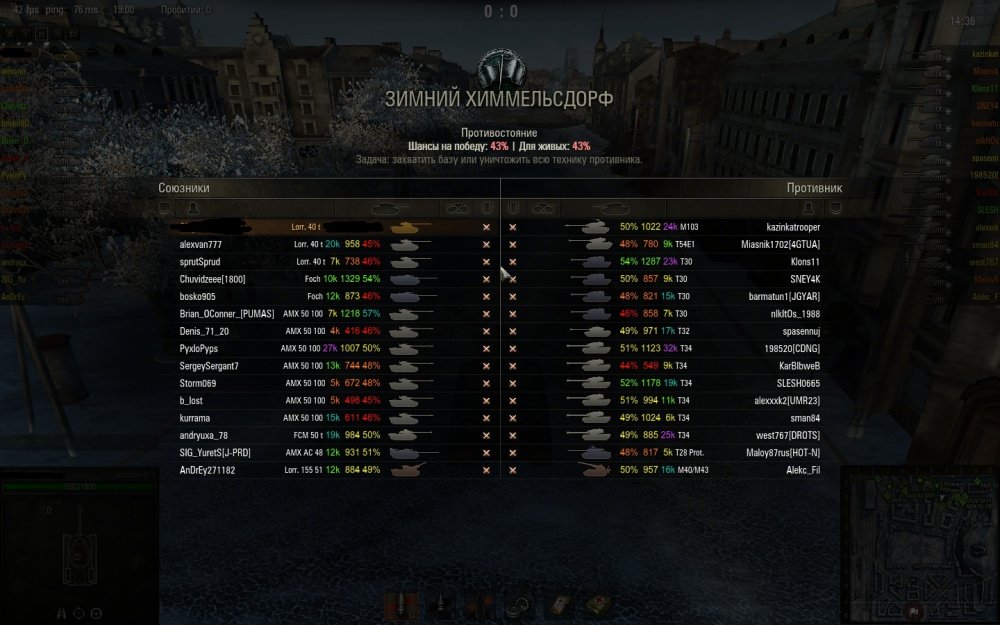Click the player silhouette icon above allies list
This screenshot has height=625, width=1000.
coord(192,208)
